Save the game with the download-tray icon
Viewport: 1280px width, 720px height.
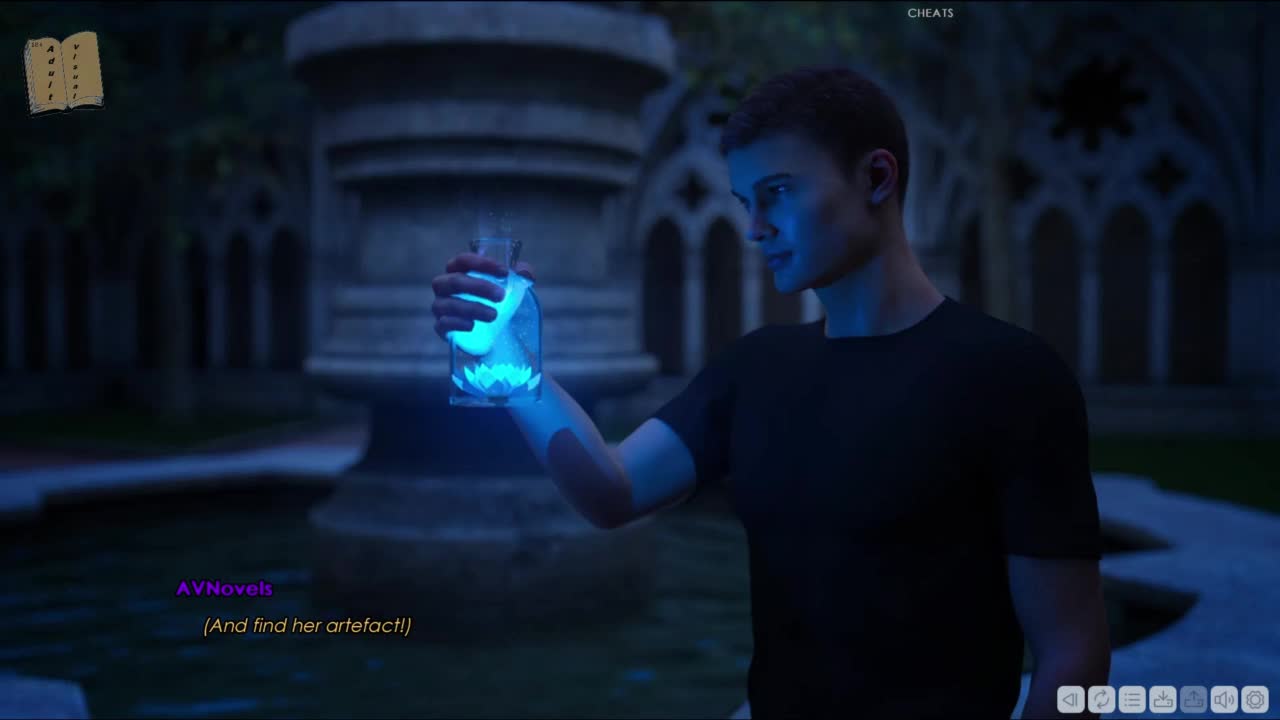click(1163, 699)
